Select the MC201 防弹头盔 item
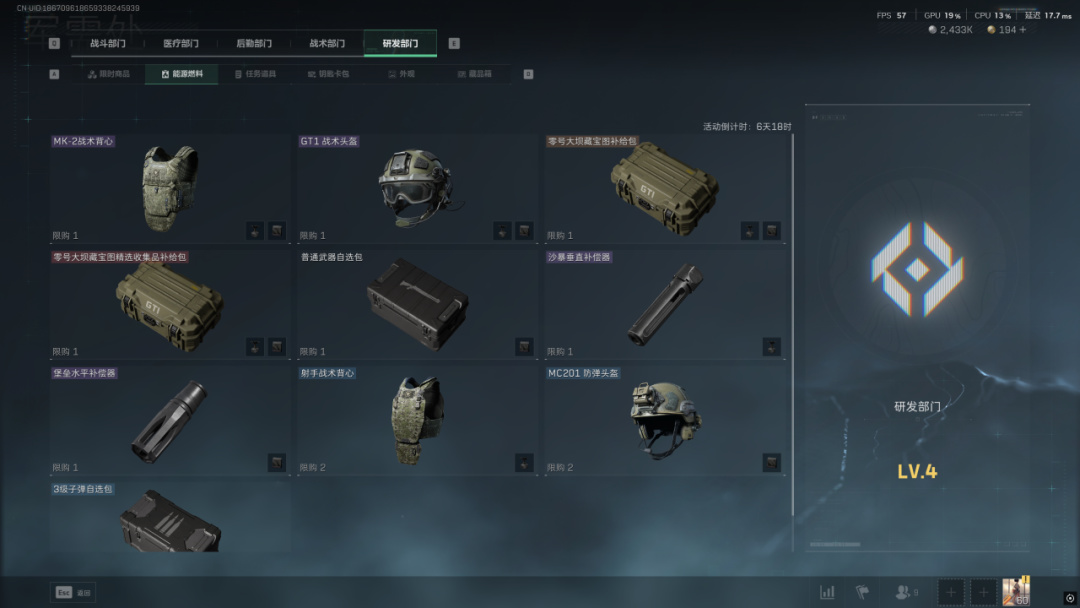 point(665,420)
